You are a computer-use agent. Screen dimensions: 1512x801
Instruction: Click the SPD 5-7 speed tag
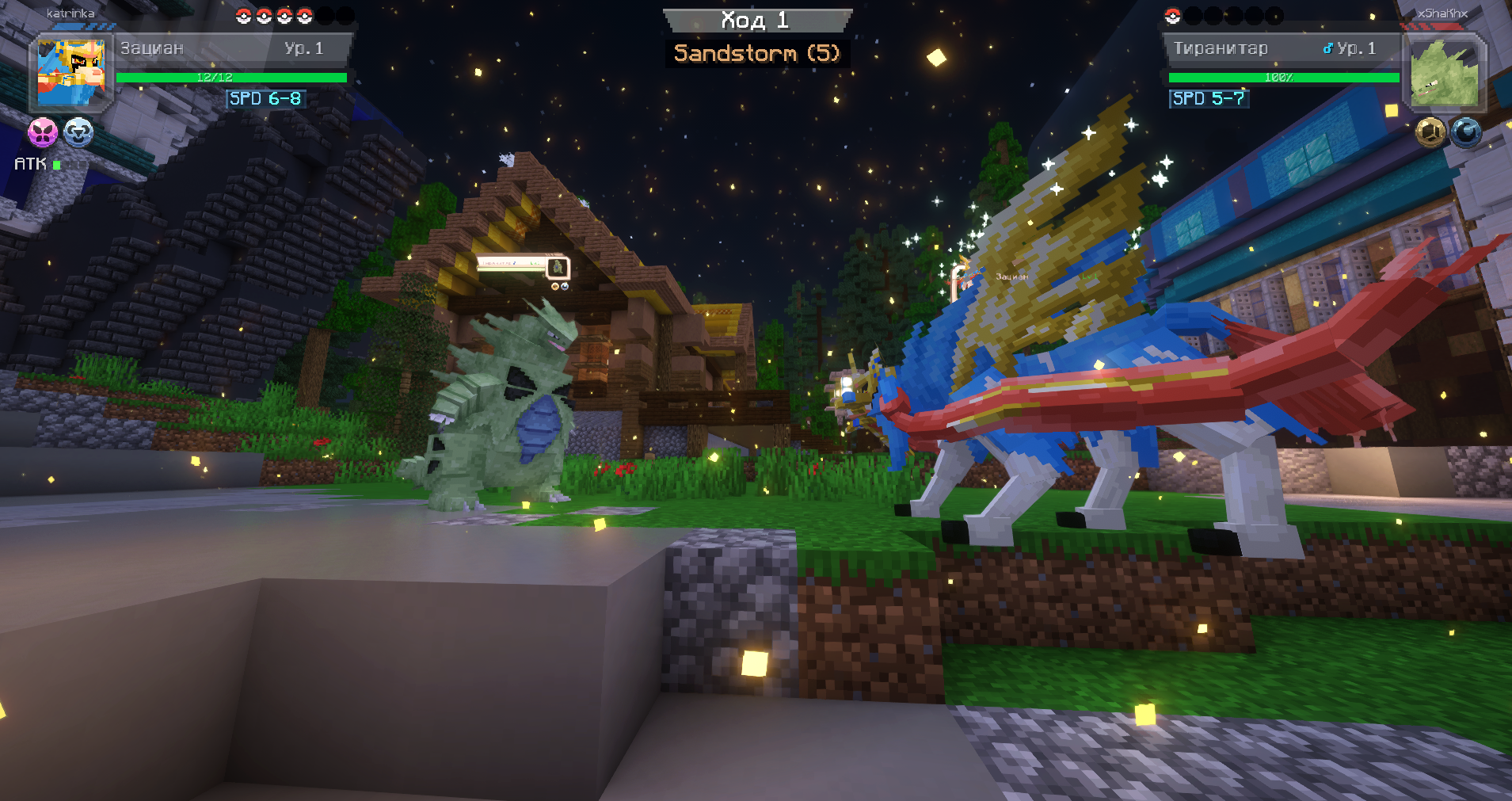(1209, 98)
